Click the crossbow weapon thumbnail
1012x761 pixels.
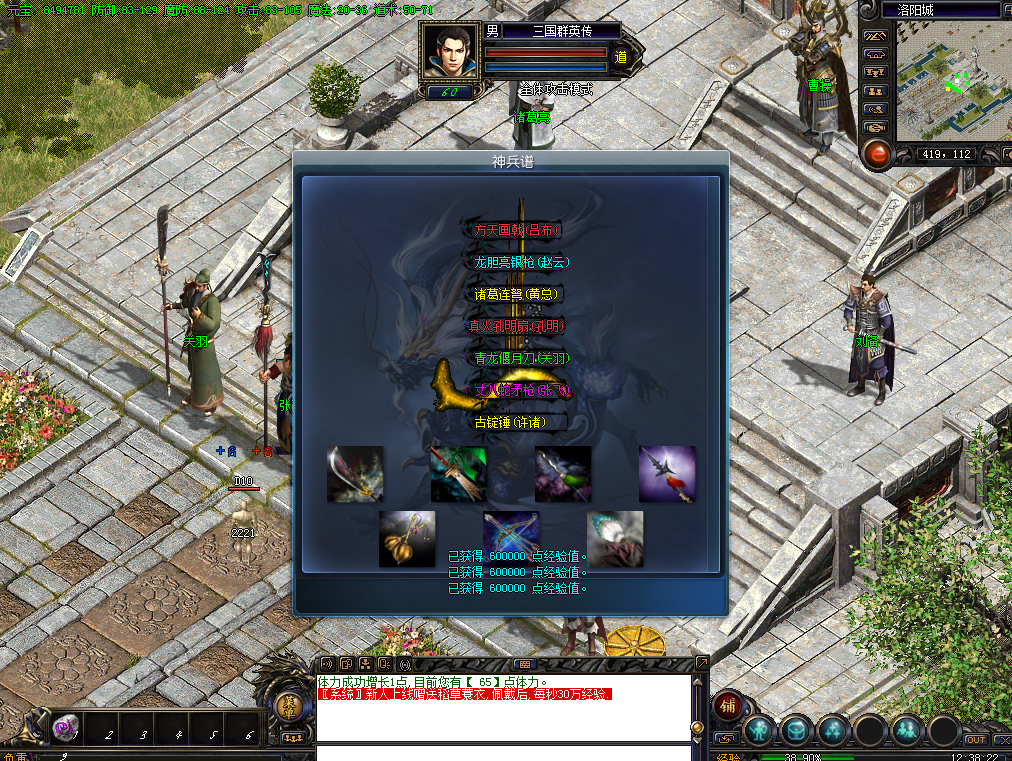(x=511, y=539)
